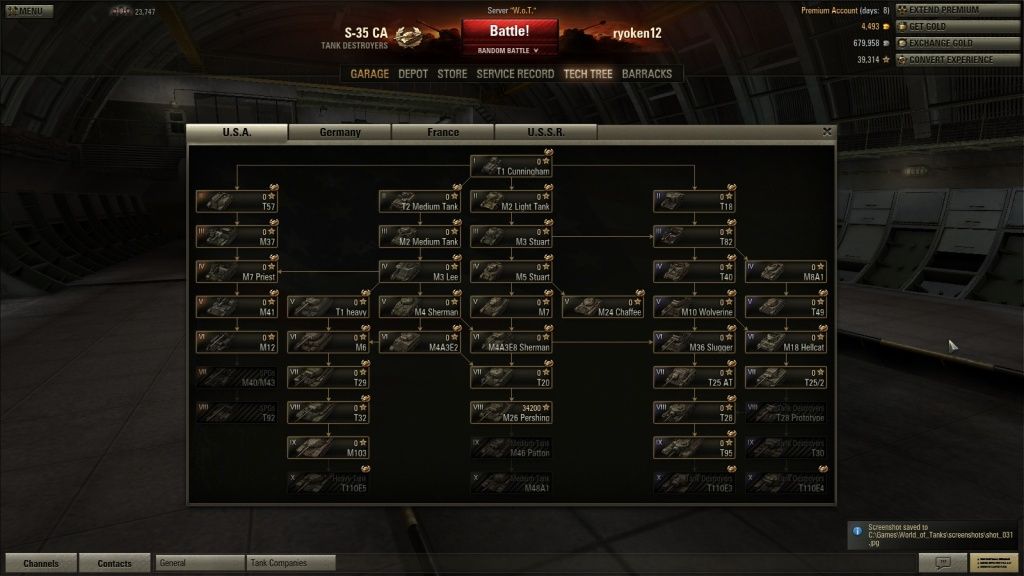Open the Barracks section

coord(647,74)
